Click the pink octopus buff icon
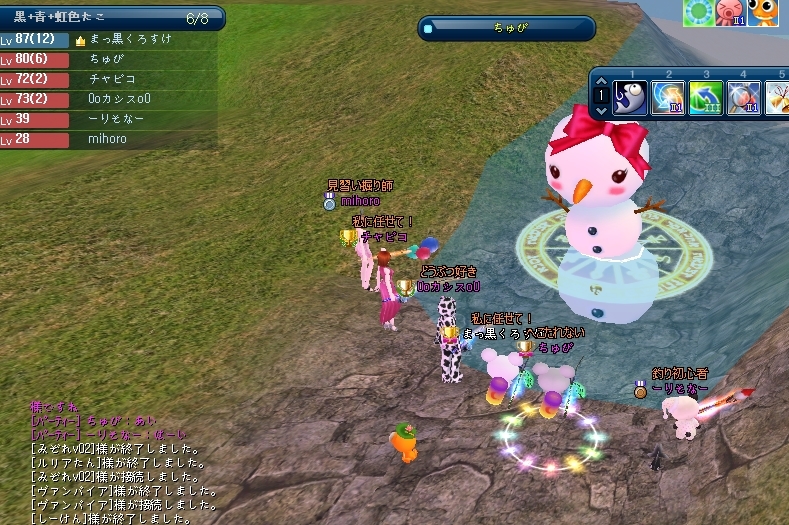This screenshot has width=789, height=525. pos(730,12)
